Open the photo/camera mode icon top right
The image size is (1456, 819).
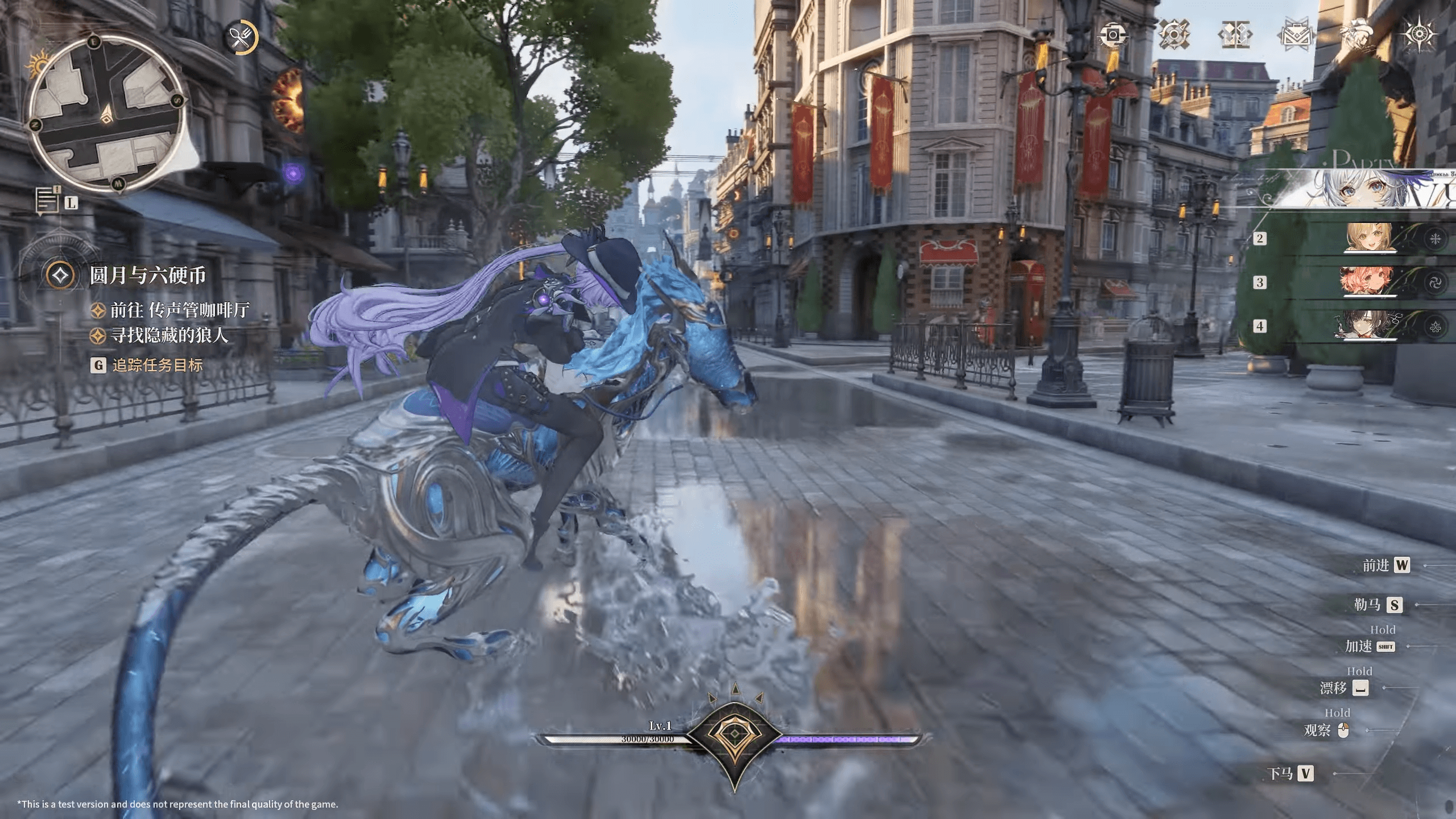pos(1114,35)
